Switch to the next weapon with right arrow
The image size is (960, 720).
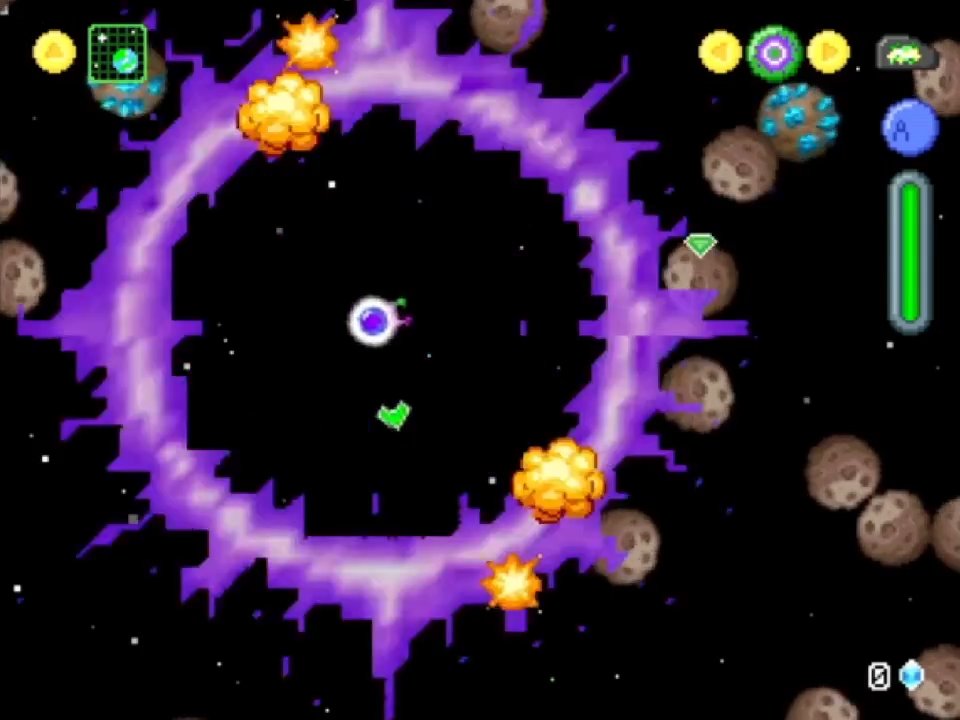828,52
